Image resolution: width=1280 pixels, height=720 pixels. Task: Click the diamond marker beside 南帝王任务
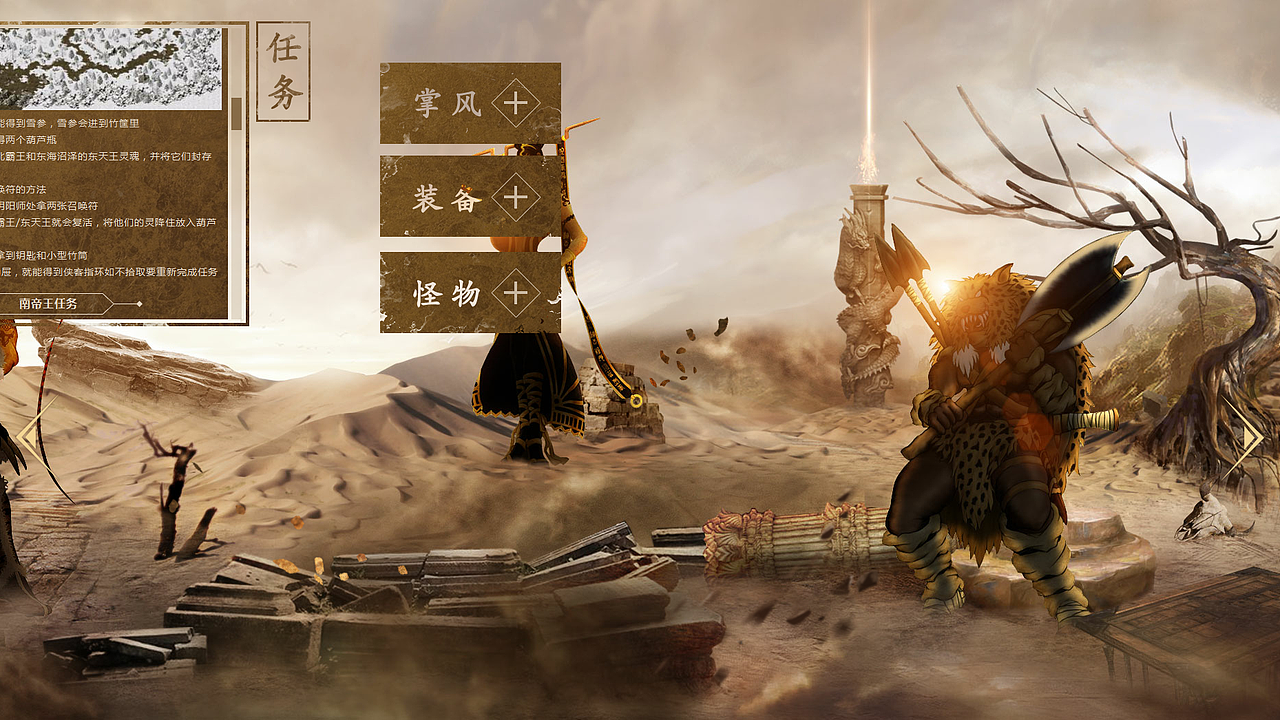click(141, 302)
